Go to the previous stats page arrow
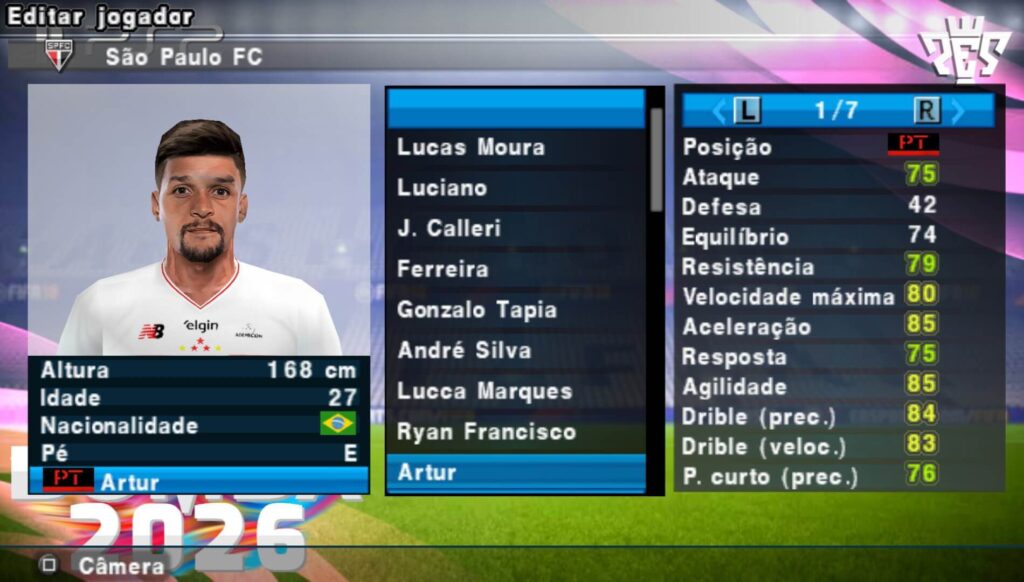This screenshot has width=1024, height=582. 718,110
